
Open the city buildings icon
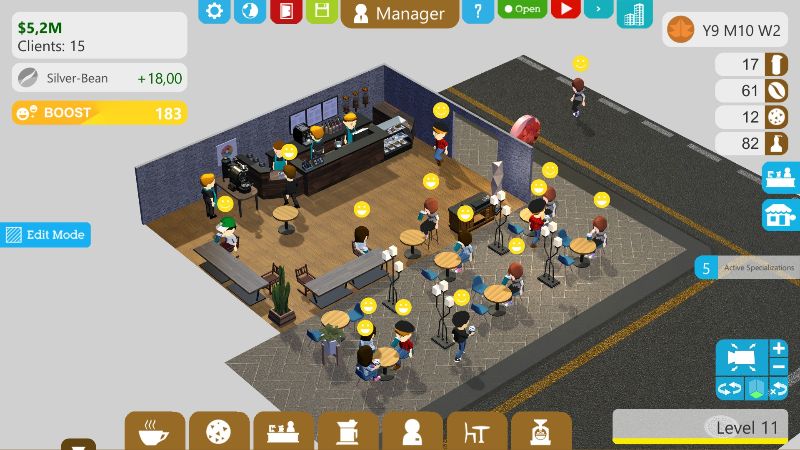click(634, 13)
